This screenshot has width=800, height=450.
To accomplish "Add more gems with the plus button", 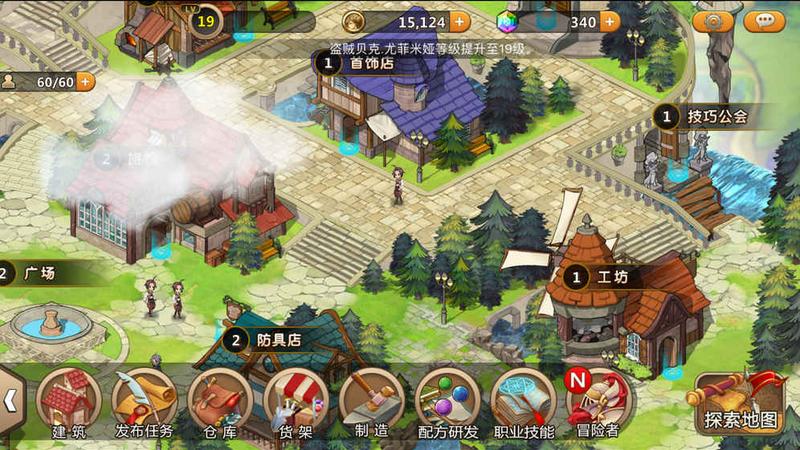I will pos(609,21).
